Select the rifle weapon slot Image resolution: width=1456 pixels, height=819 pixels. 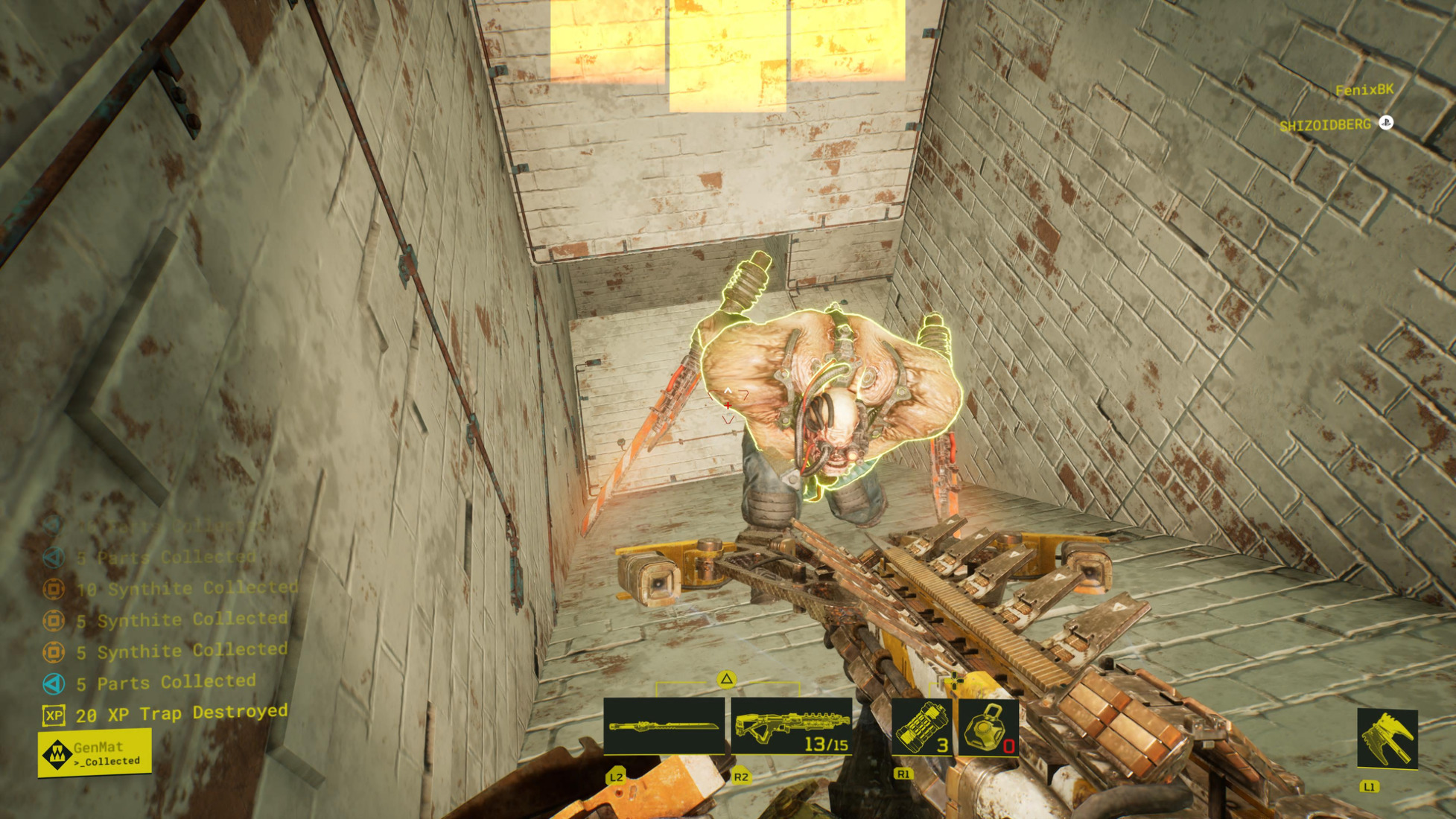(x=792, y=727)
